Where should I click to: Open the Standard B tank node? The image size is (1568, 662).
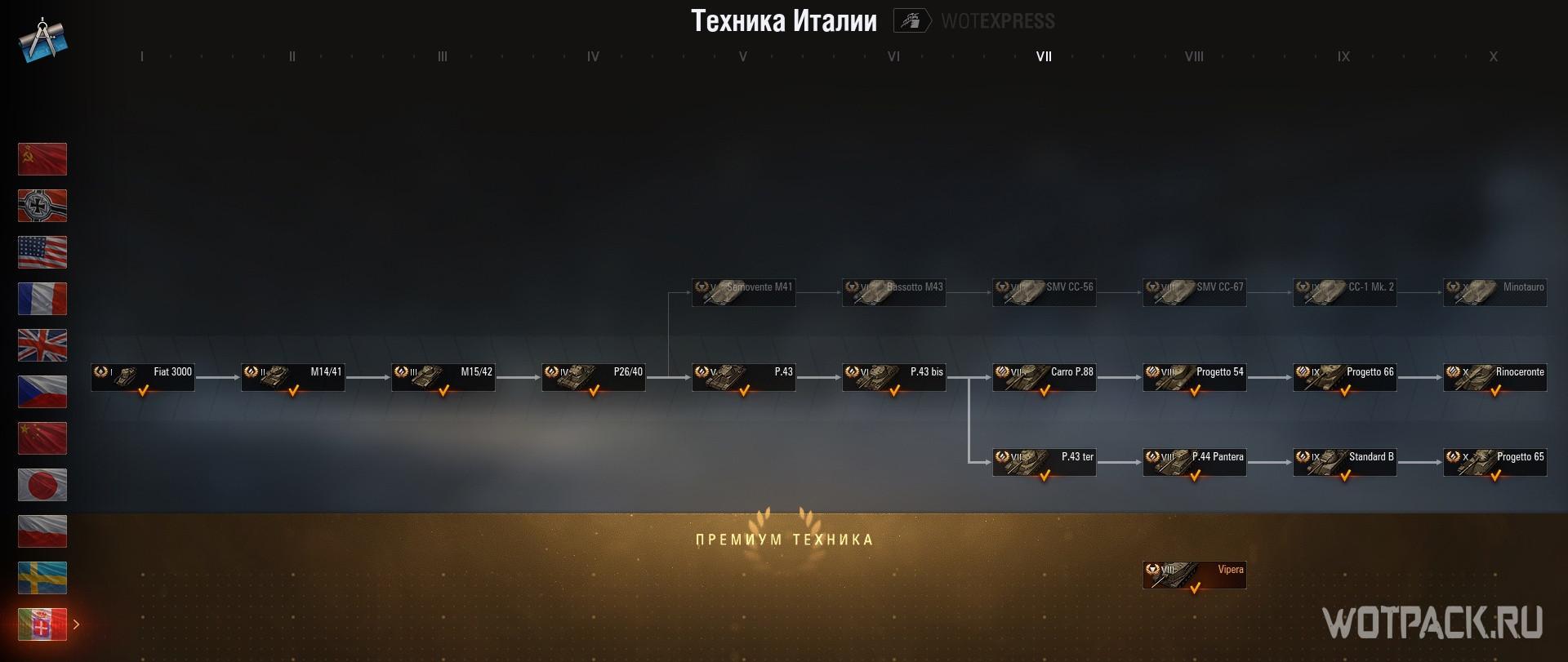1345,463
